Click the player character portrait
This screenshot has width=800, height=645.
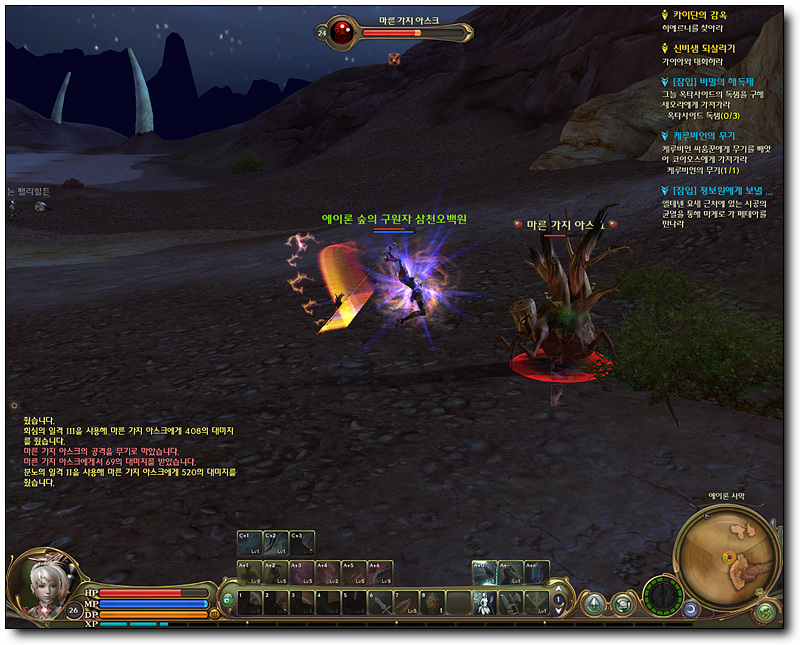43,584
